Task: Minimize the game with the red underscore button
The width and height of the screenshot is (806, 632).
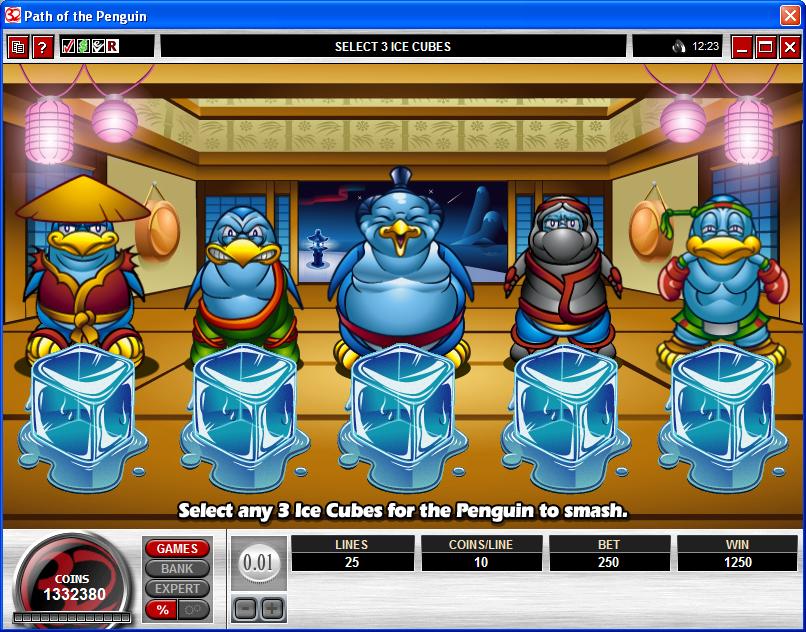Action: tap(742, 47)
